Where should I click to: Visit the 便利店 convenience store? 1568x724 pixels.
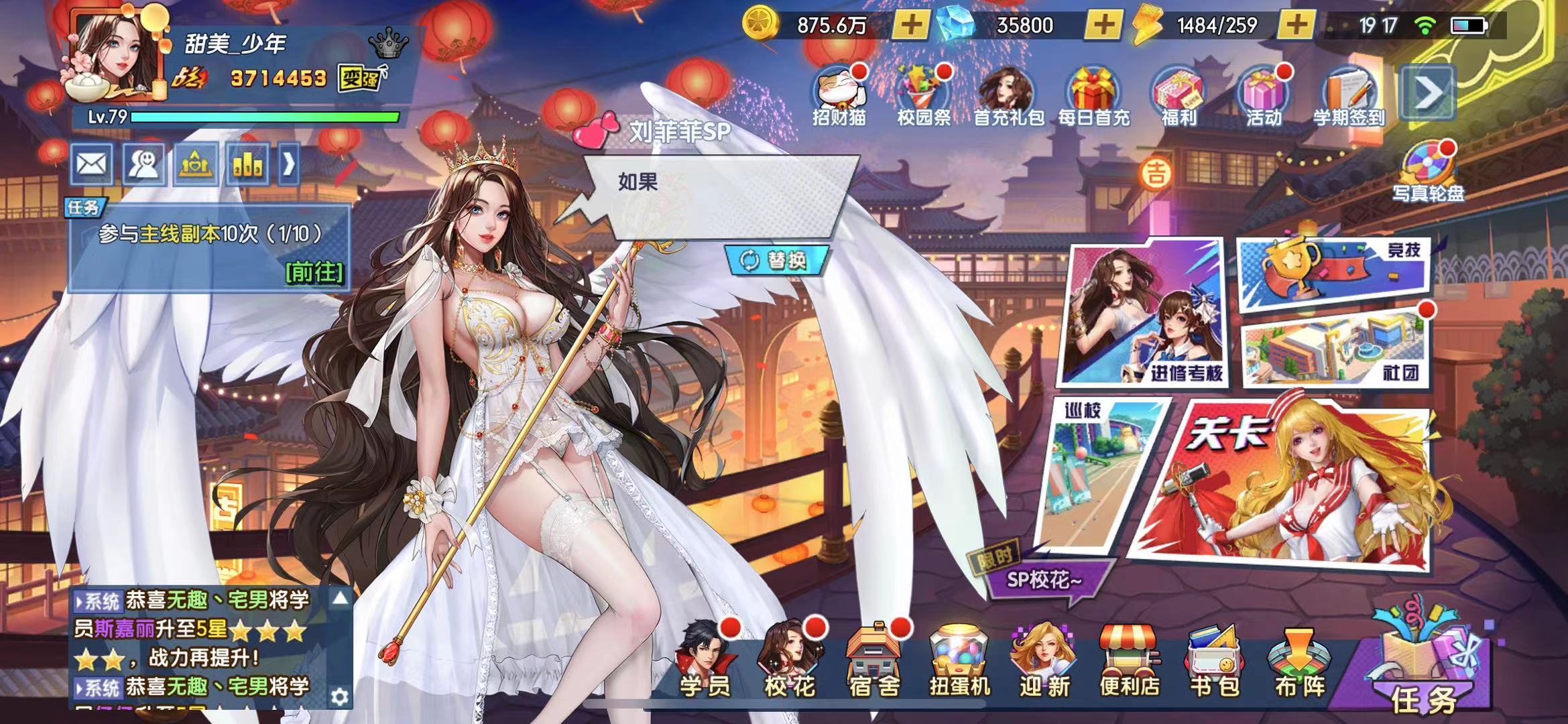tap(1130, 660)
